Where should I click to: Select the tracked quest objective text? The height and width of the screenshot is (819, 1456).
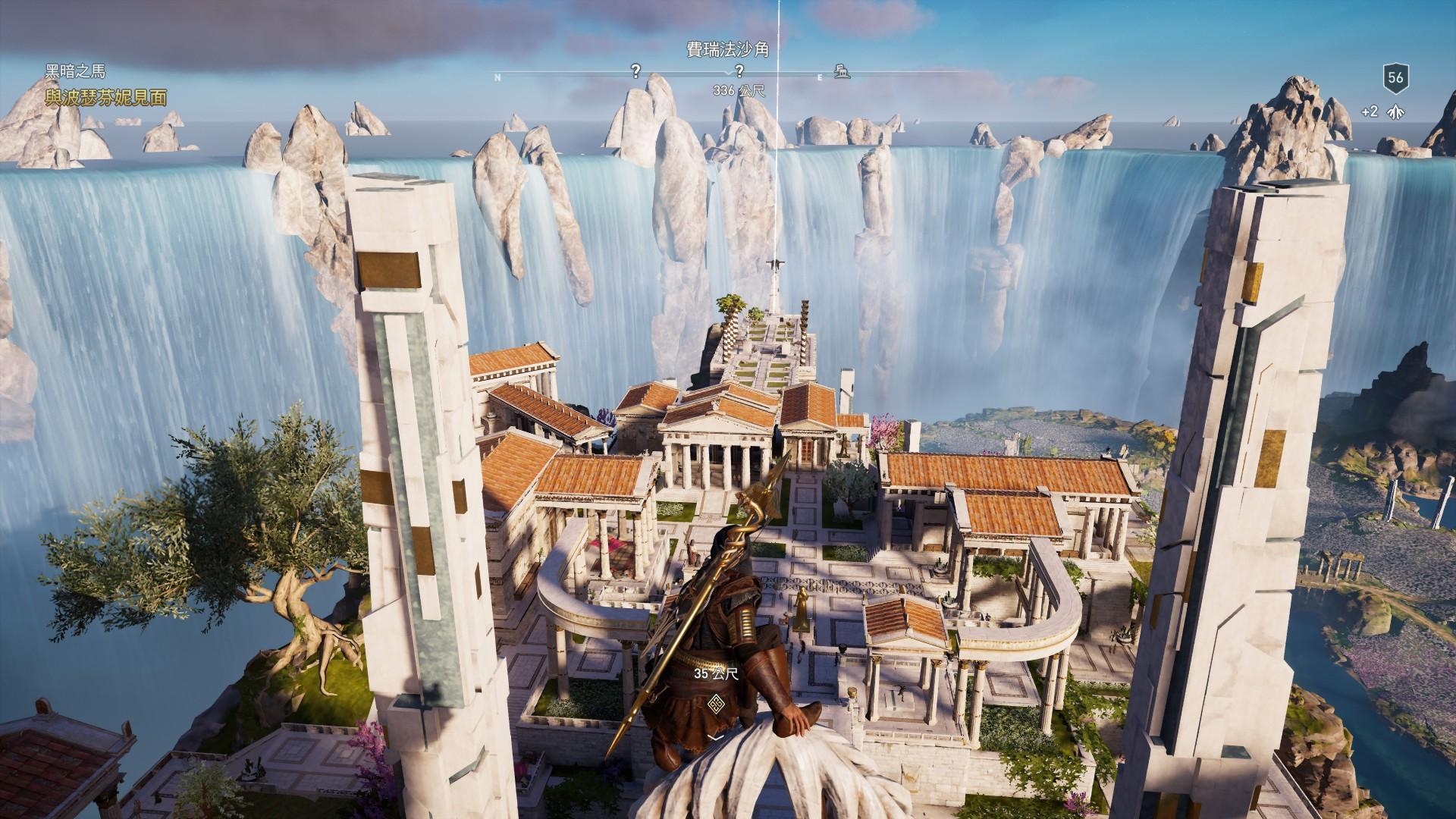105,97
